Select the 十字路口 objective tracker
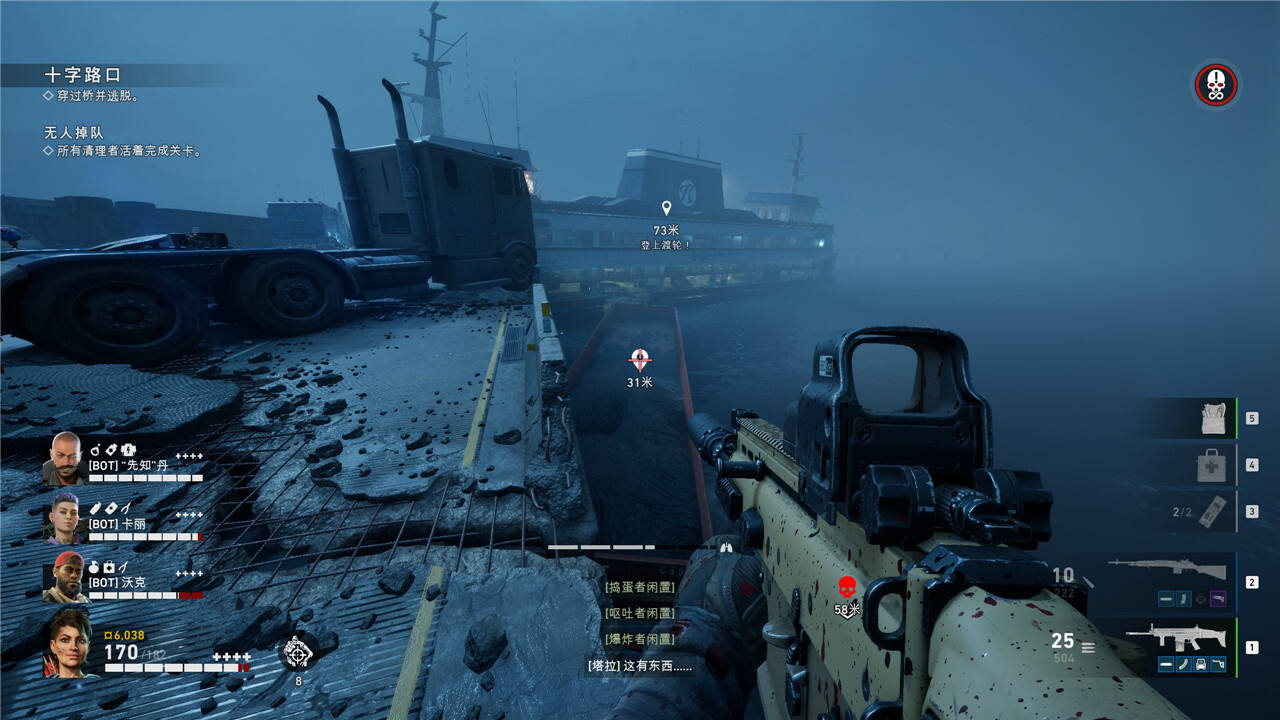This screenshot has height=720, width=1280. click(x=83, y=75)
